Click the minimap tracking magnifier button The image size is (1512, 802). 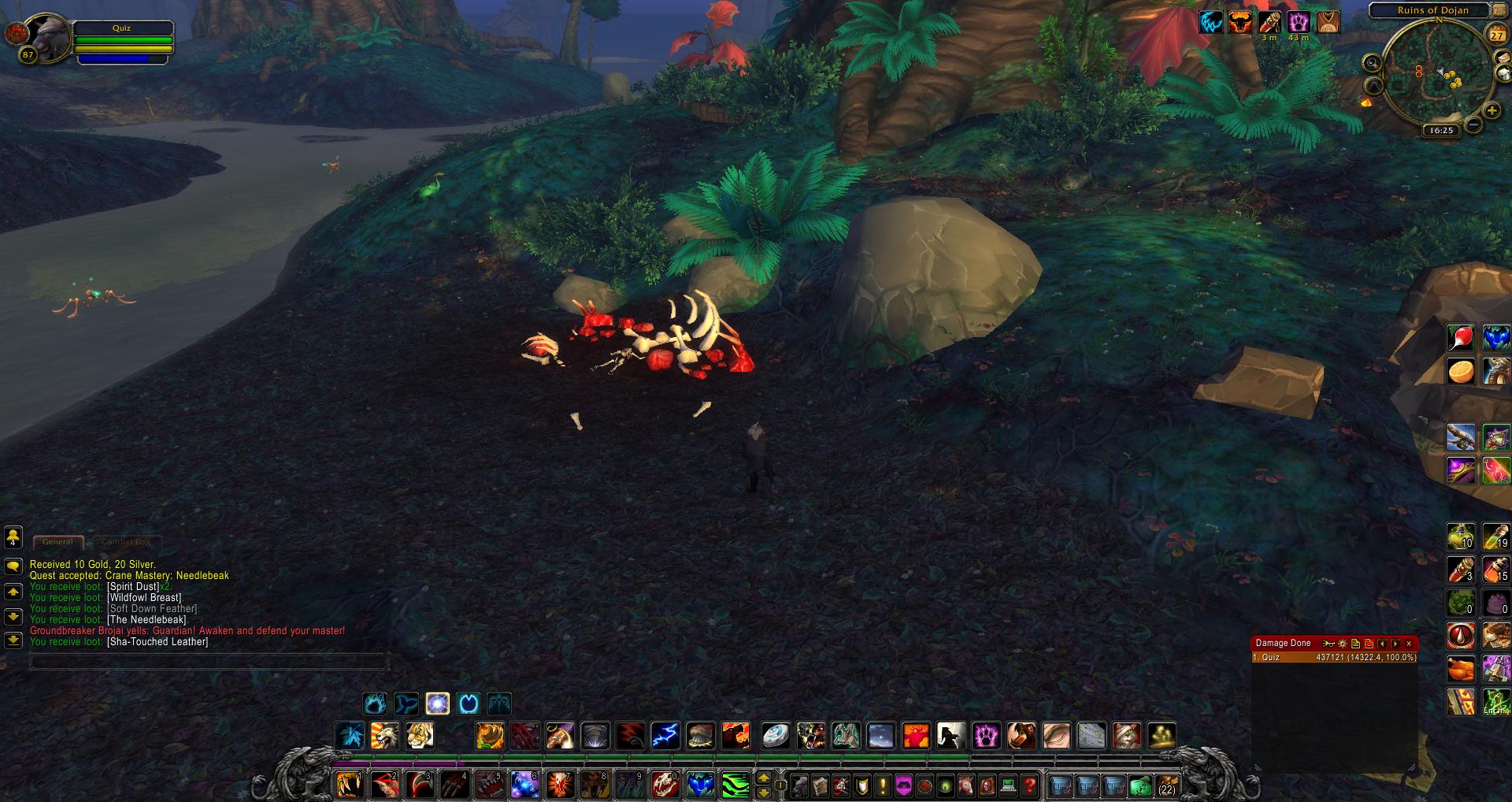point(1373,63)
